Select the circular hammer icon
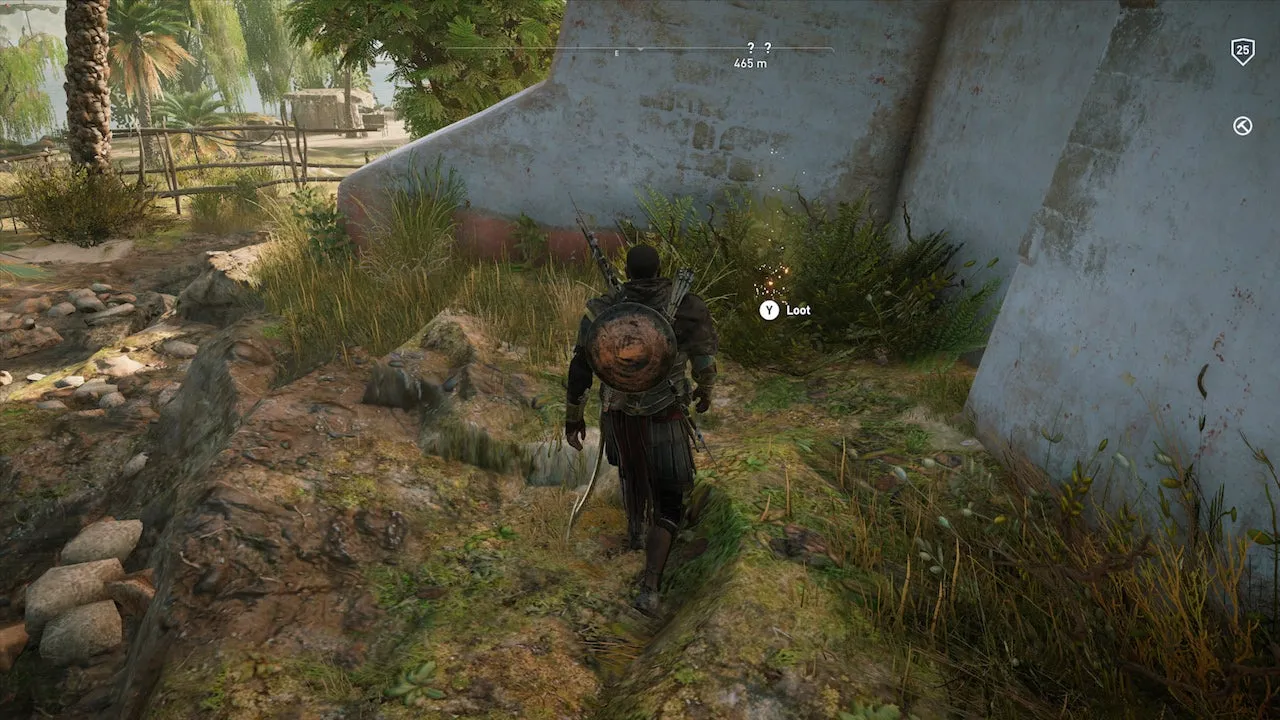The width and height of the screenshot is (1280, 720). (1242, 126)
